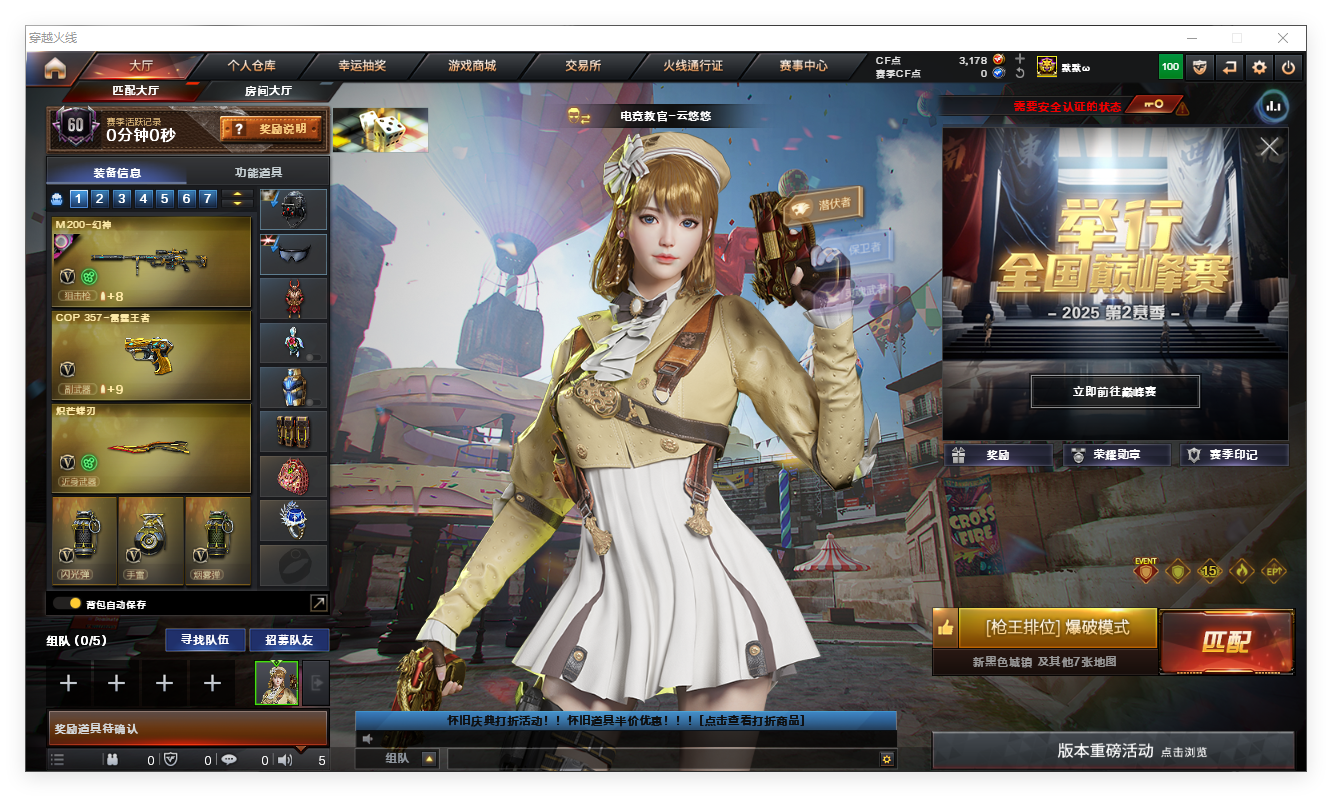
Task: Go to 幸运抽奖 lucky draw
Action: point(362,66)
